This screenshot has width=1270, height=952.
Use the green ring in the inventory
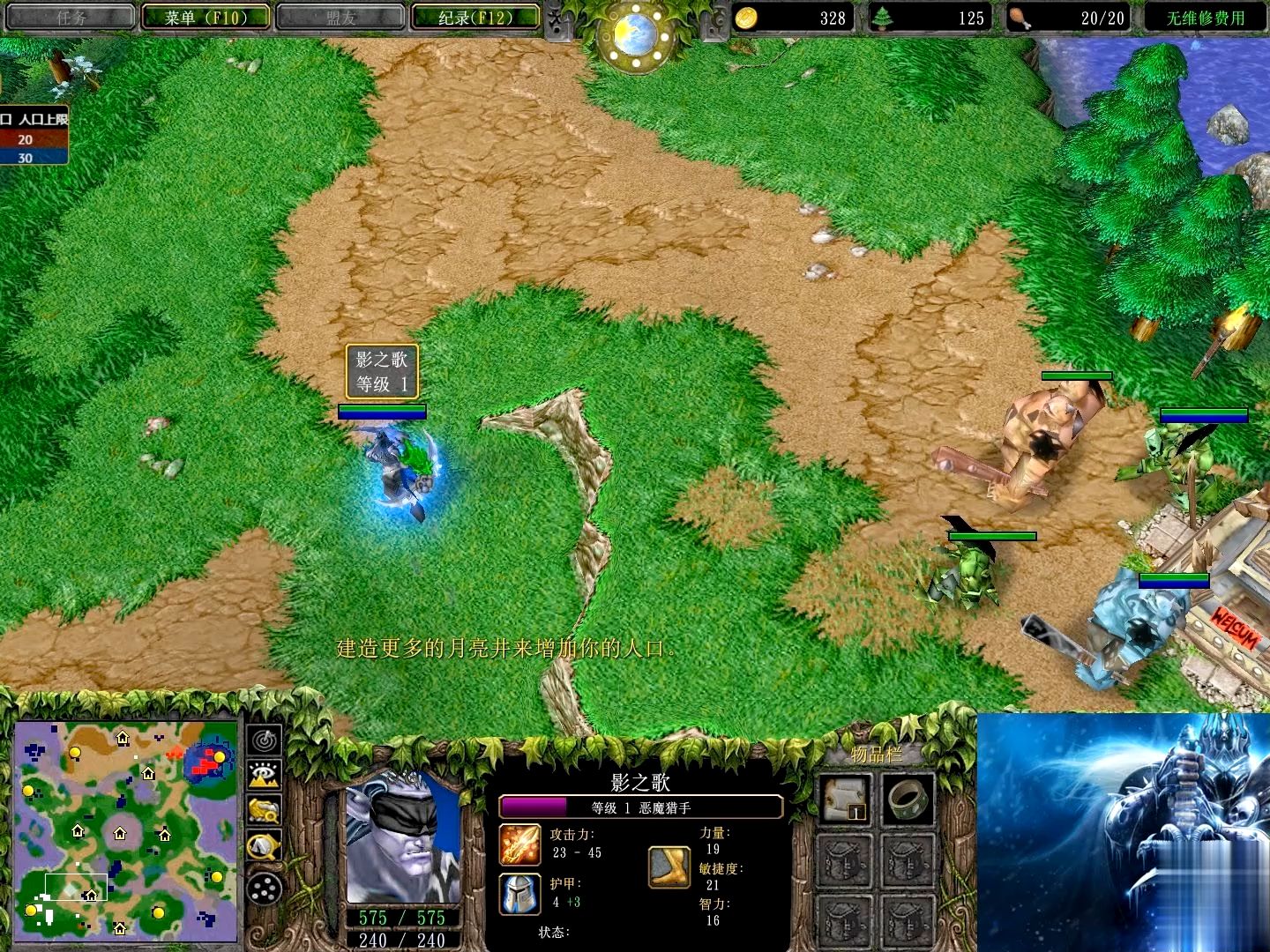pyautogui.click(x=908, y=800)
